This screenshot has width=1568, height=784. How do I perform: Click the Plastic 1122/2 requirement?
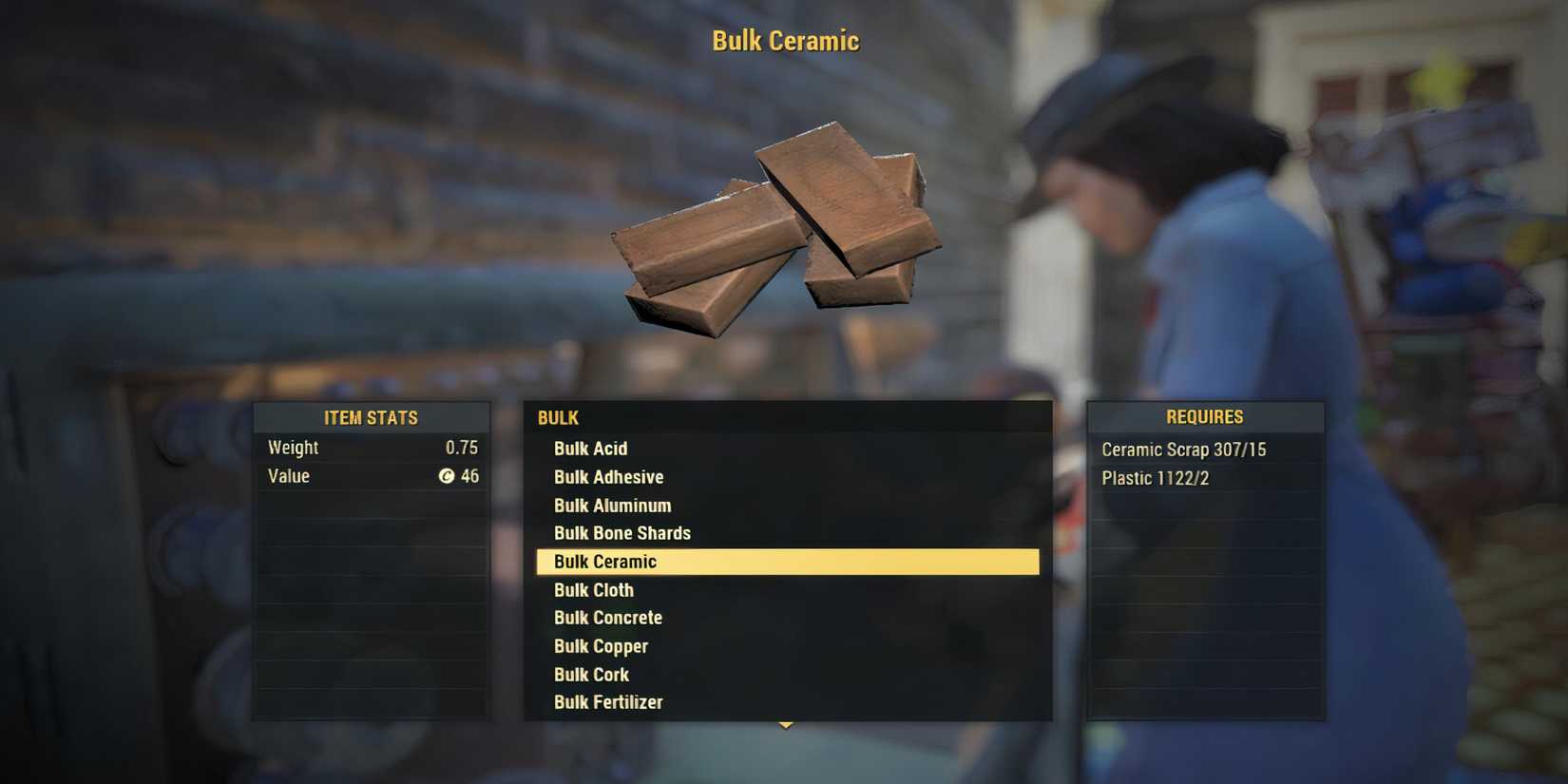pyautogui.click(x=1155, y=477)
